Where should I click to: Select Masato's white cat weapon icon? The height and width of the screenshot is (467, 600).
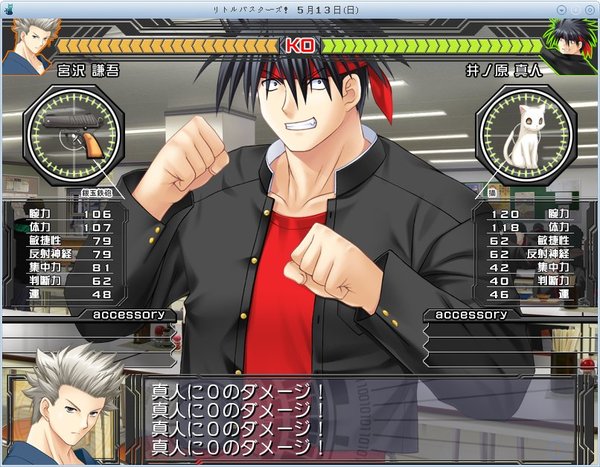click(x=524, y=135)
